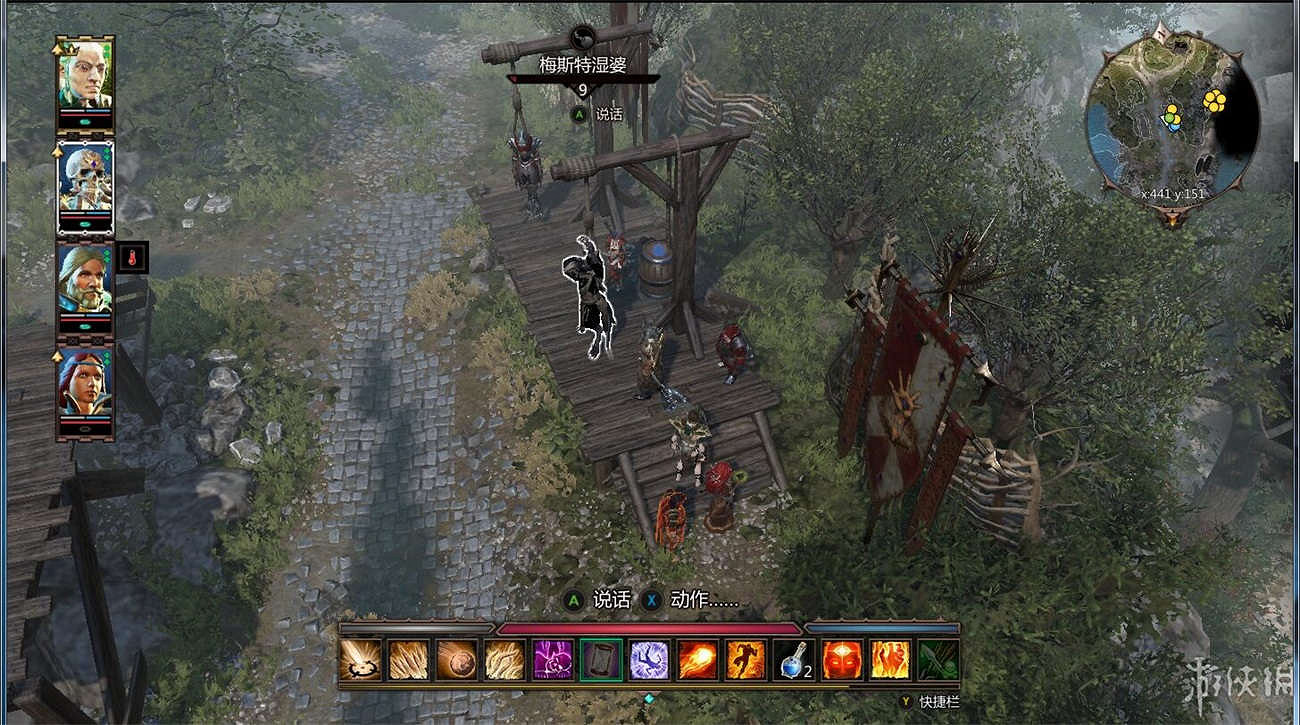Open the circular minimap

(1172, 118)
